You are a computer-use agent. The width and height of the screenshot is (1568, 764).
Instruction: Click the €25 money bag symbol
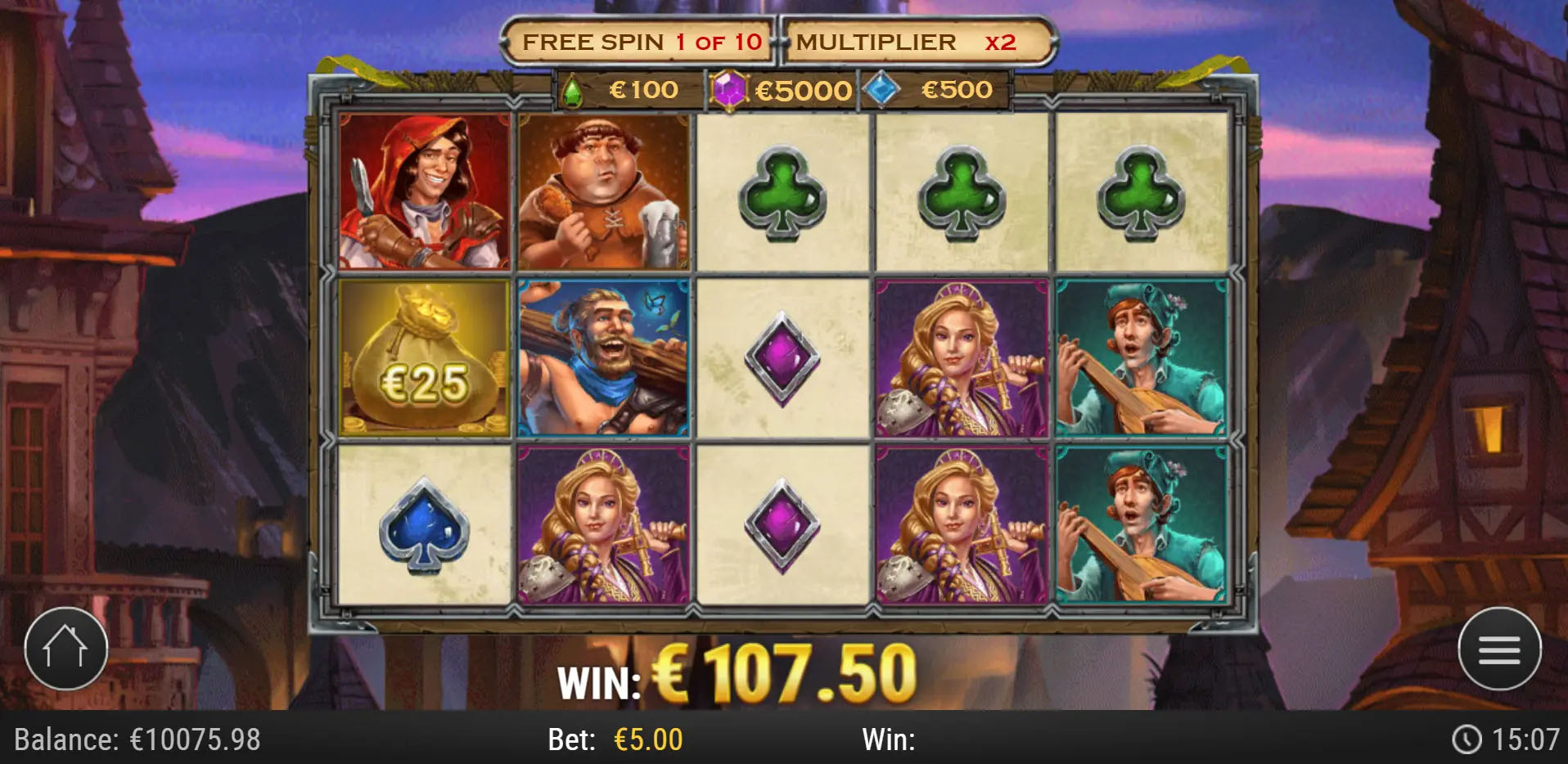[426, 358]
